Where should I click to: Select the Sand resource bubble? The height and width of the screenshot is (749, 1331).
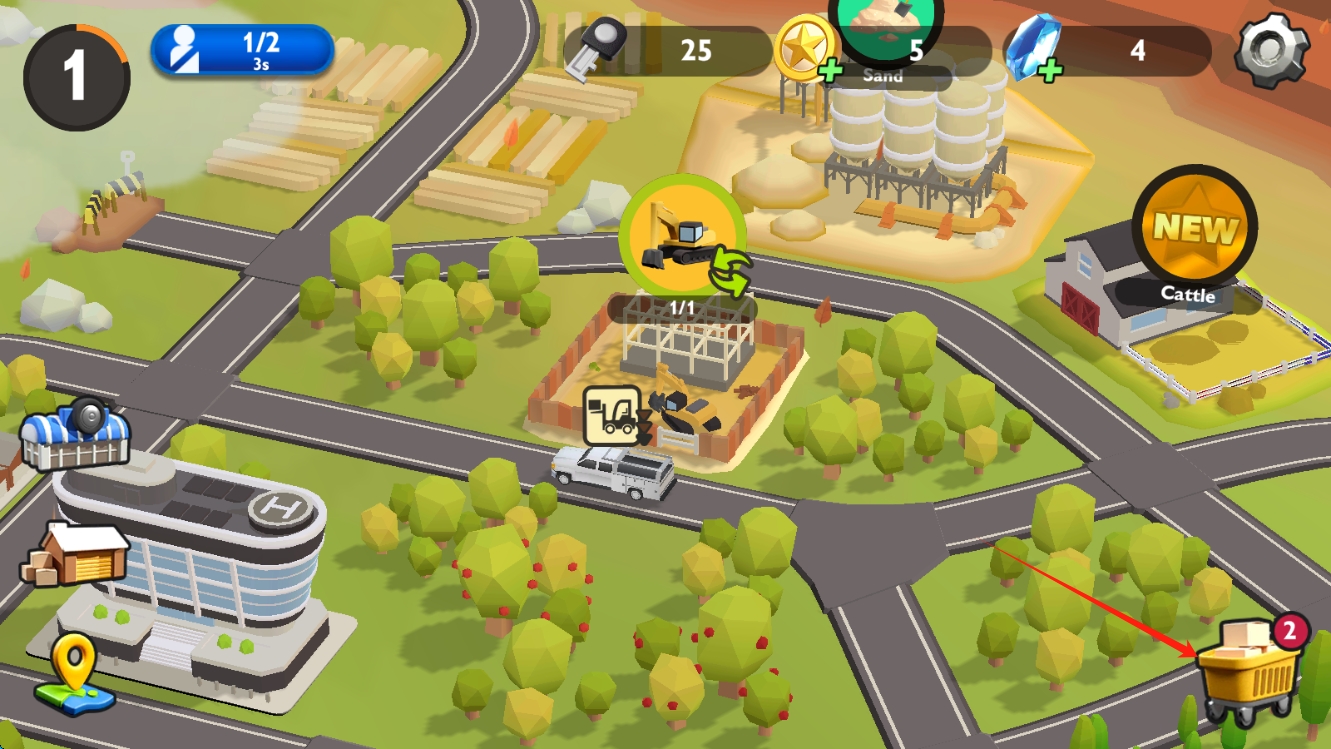click(886, 32)
